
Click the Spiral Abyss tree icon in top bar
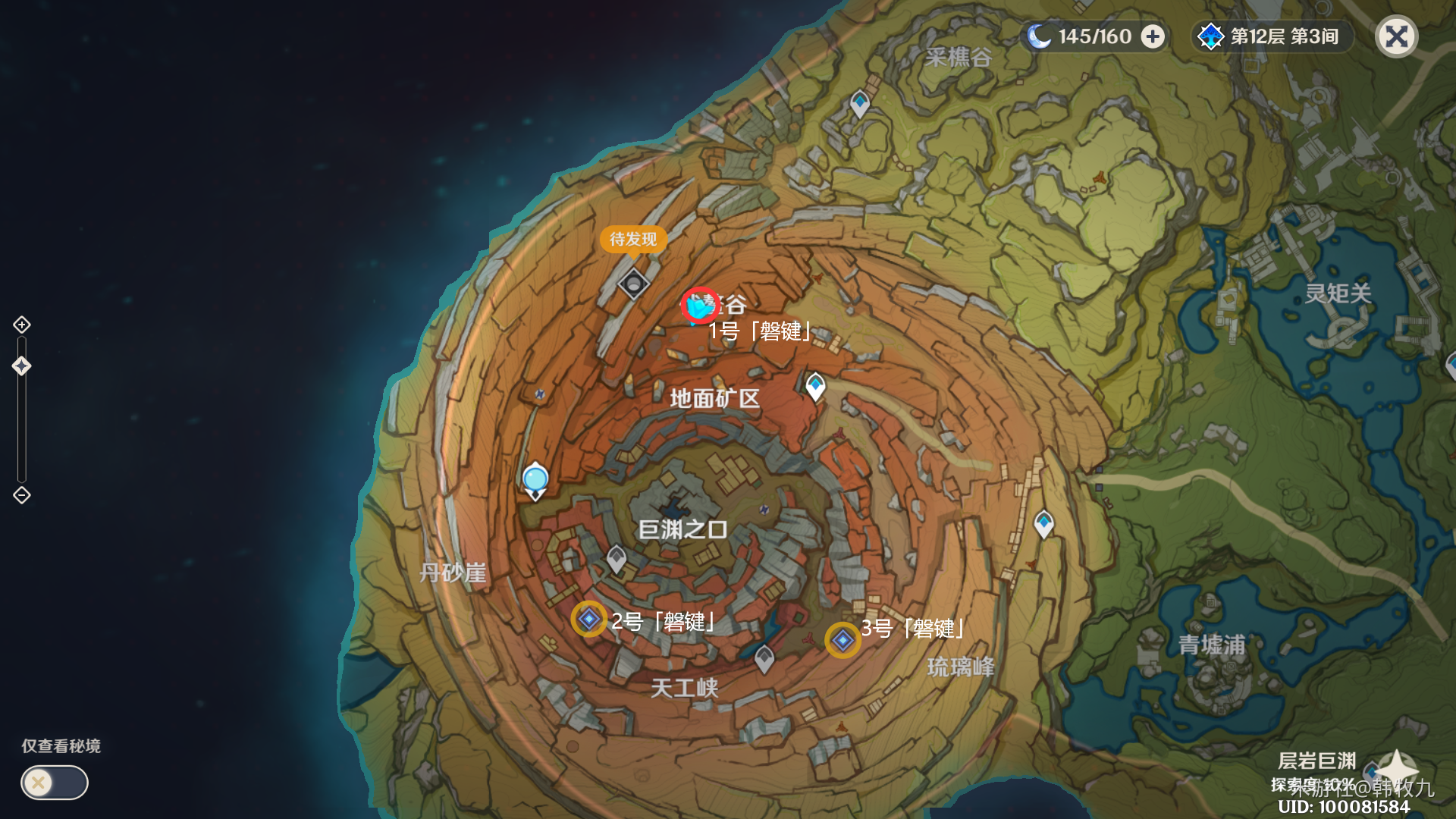[1213, 36]
